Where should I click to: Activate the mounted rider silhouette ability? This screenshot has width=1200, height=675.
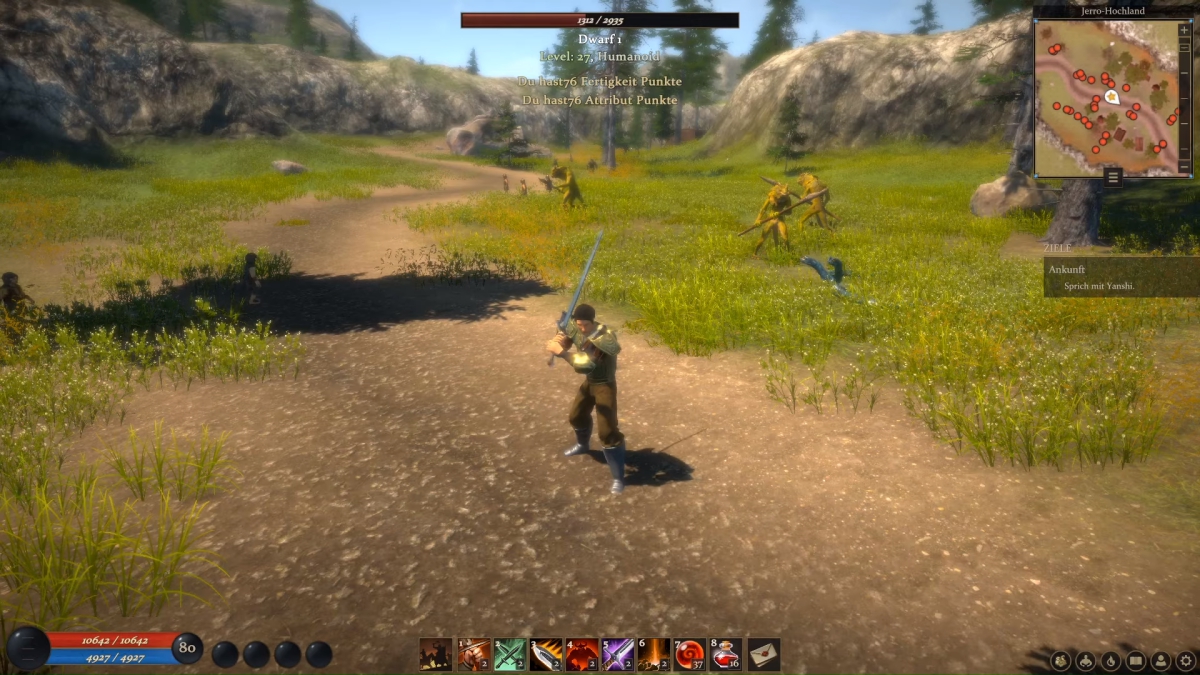[x=436, y=654]
